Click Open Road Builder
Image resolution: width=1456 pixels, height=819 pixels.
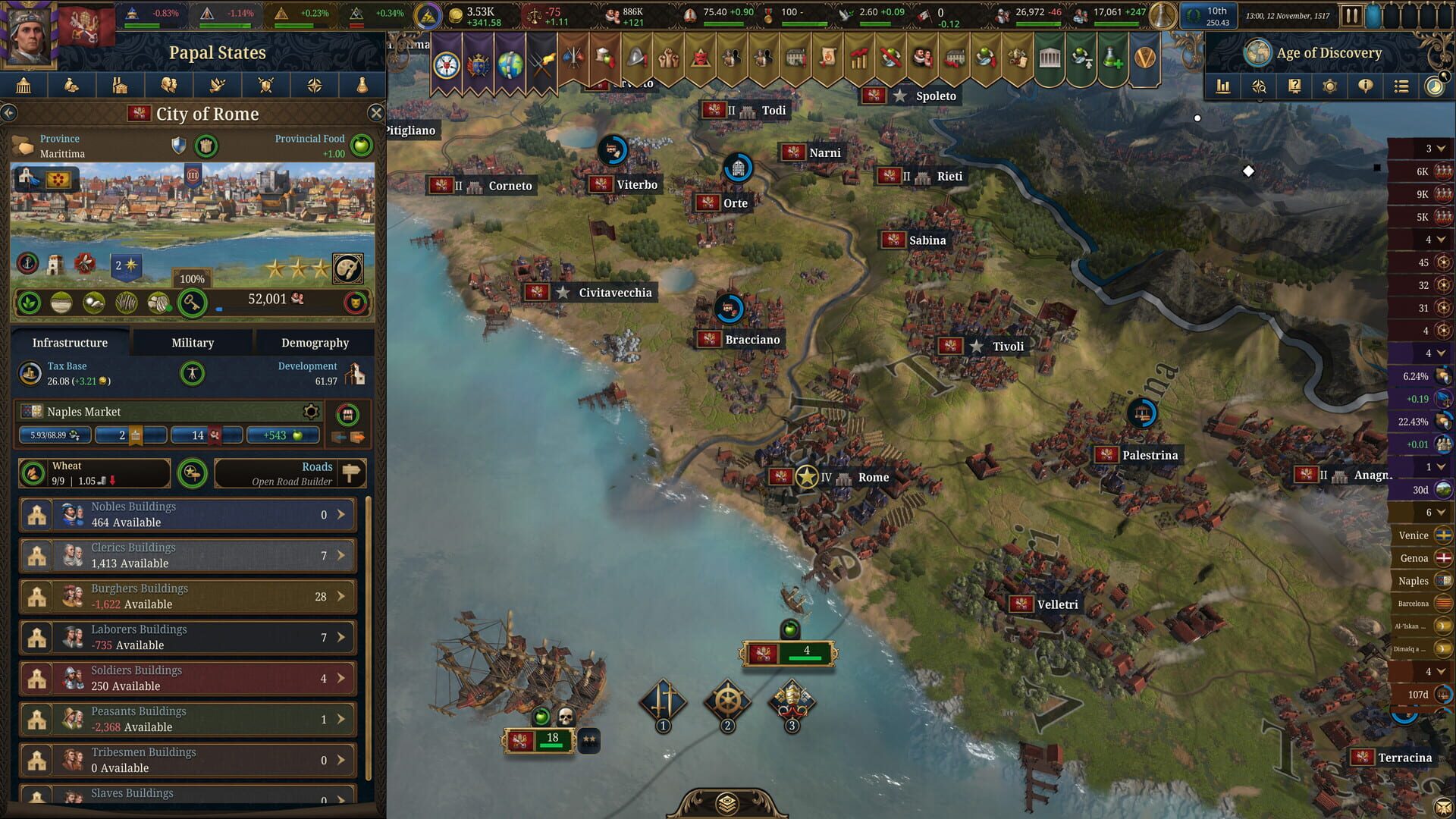point(290,474)
